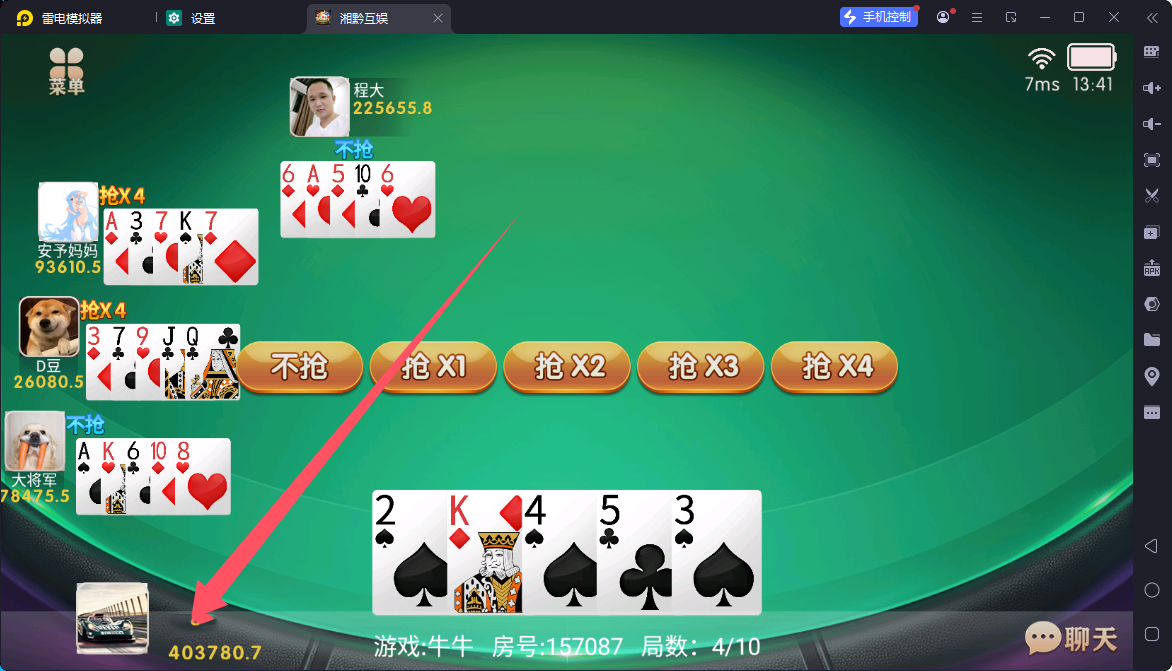Viewport: 1172px width, 671px height.
Task: Bid banker with 抢 X1
Action: pyautogui.click(x=433, y=367)
